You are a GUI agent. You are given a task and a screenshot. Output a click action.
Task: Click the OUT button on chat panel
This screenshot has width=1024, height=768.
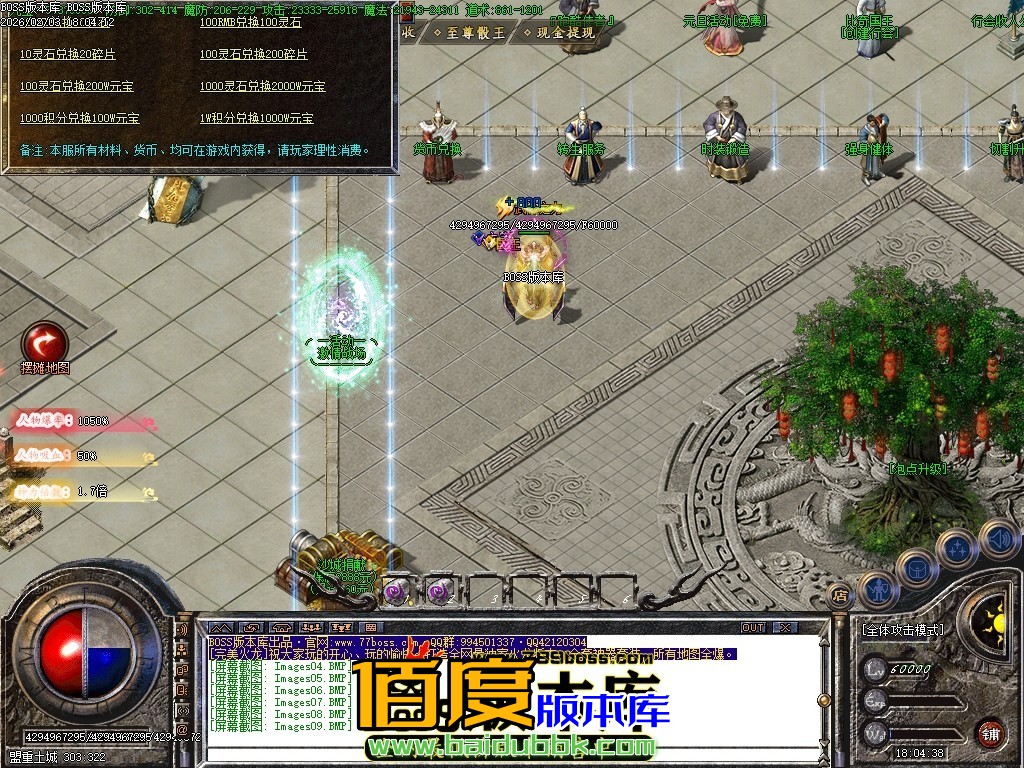point(752,627)
